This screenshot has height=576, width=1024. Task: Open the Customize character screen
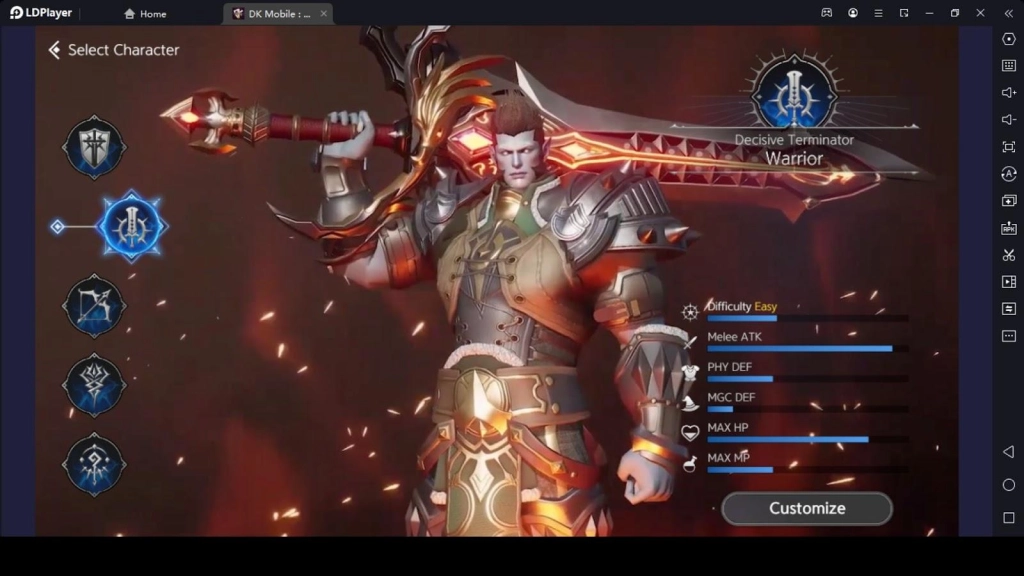(806, 508)
